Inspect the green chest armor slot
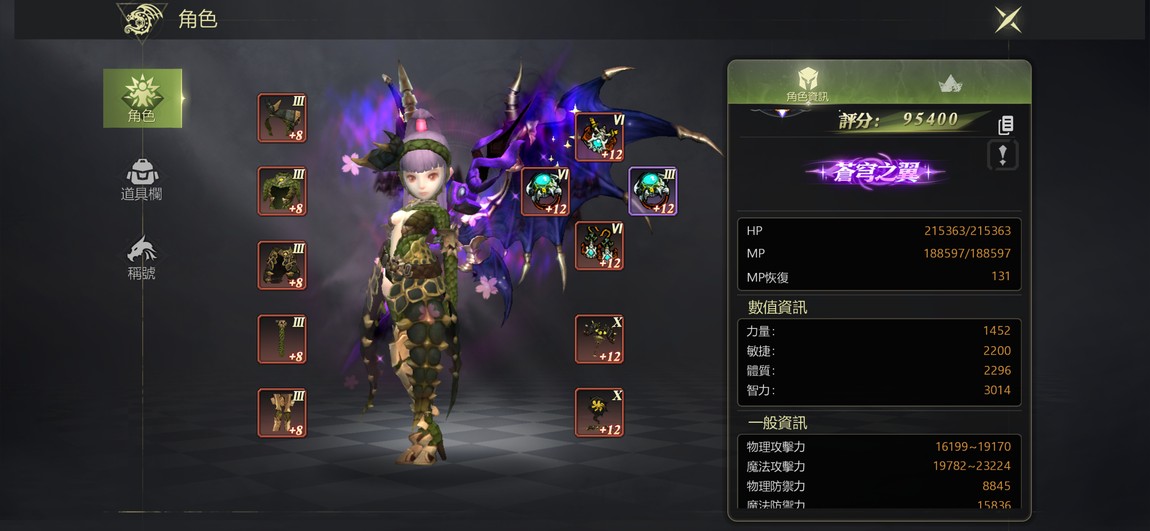Image resolution: width=1150 pixels, height=531 pixels. coord(282,191)
